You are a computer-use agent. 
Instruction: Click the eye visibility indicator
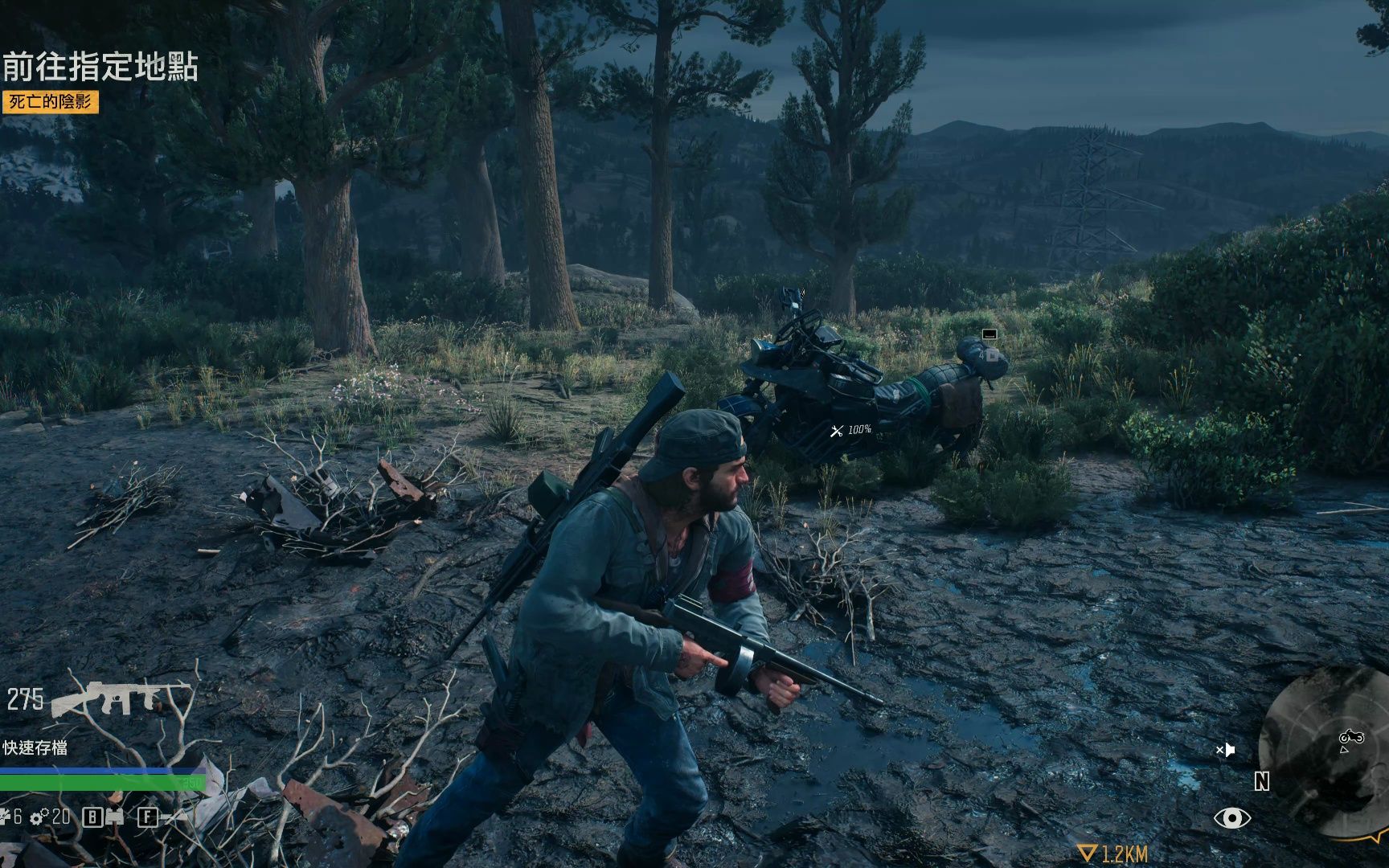(1231, 818)
